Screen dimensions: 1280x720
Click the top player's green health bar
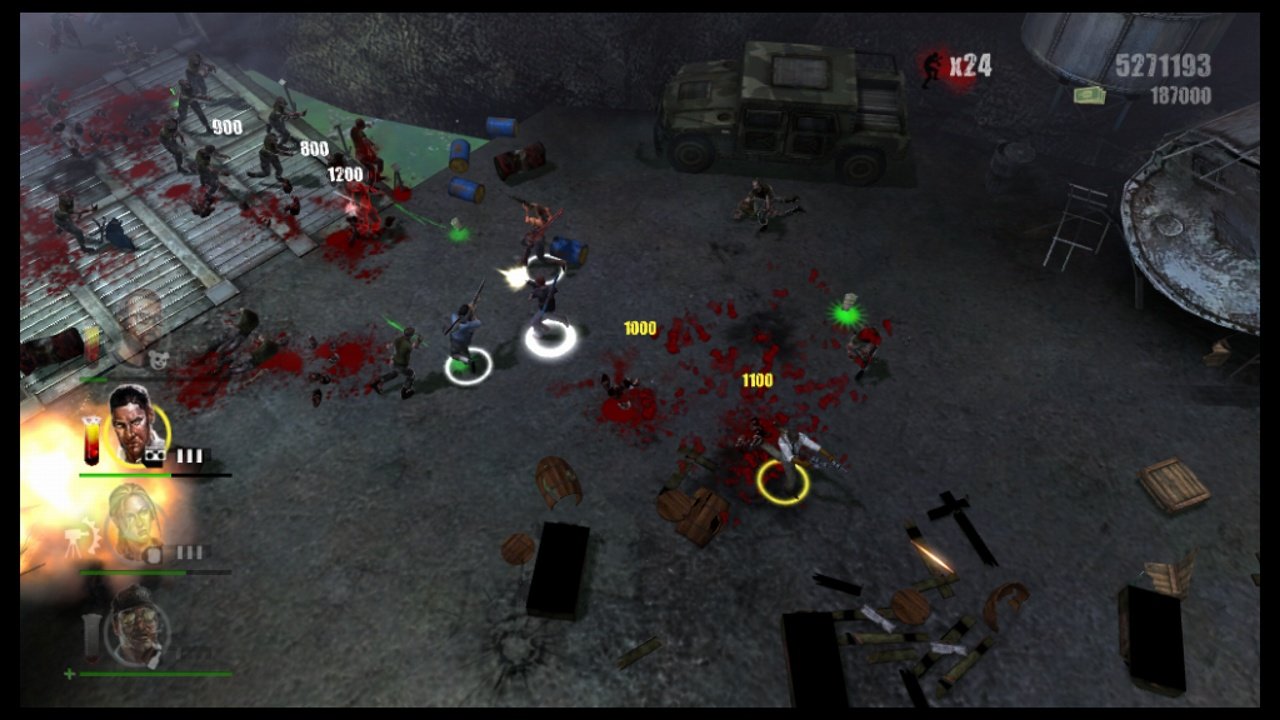pos(127,475)
